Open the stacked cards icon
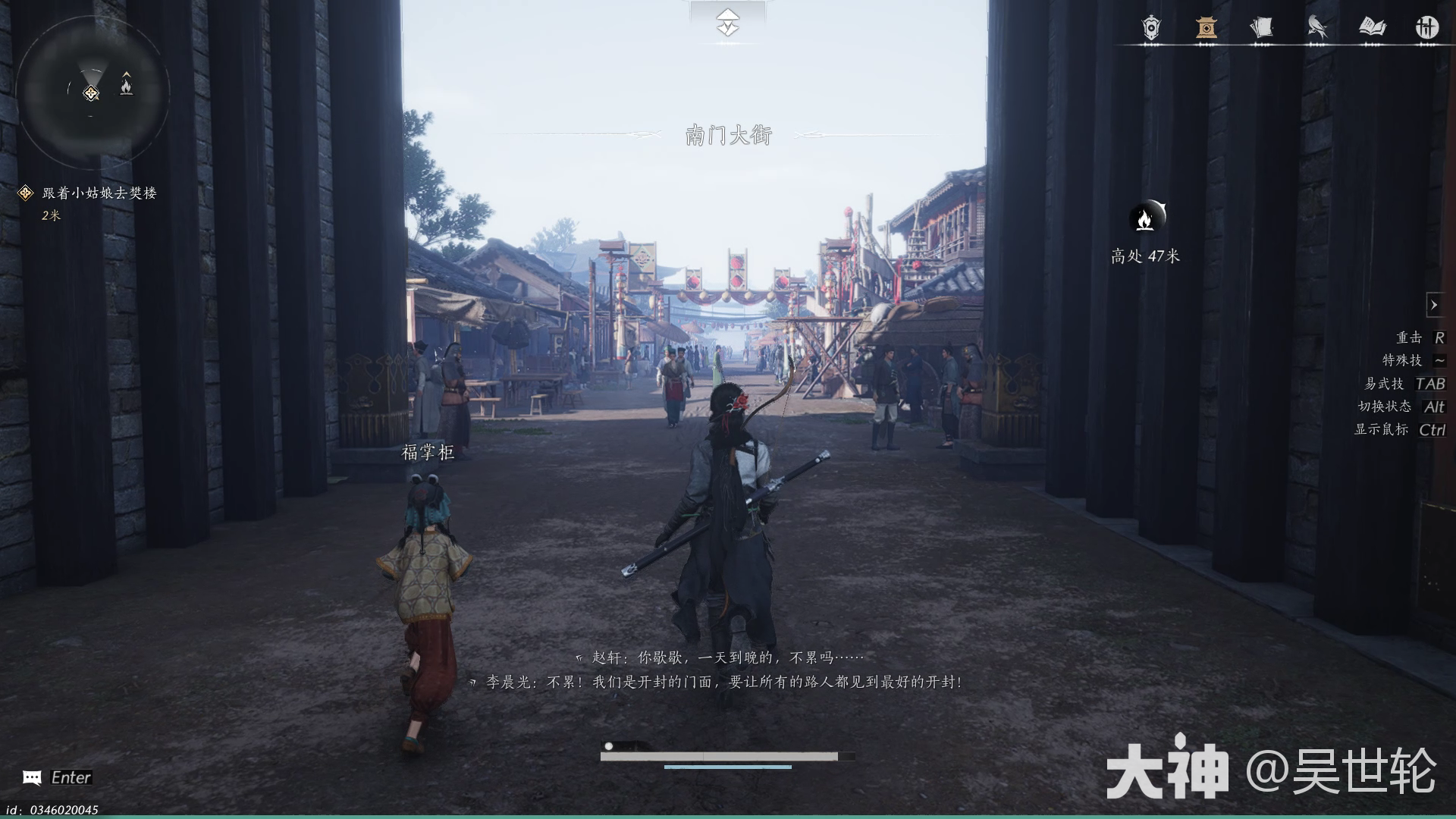Screen dimensions: 1456x819 click(1262, 27)
